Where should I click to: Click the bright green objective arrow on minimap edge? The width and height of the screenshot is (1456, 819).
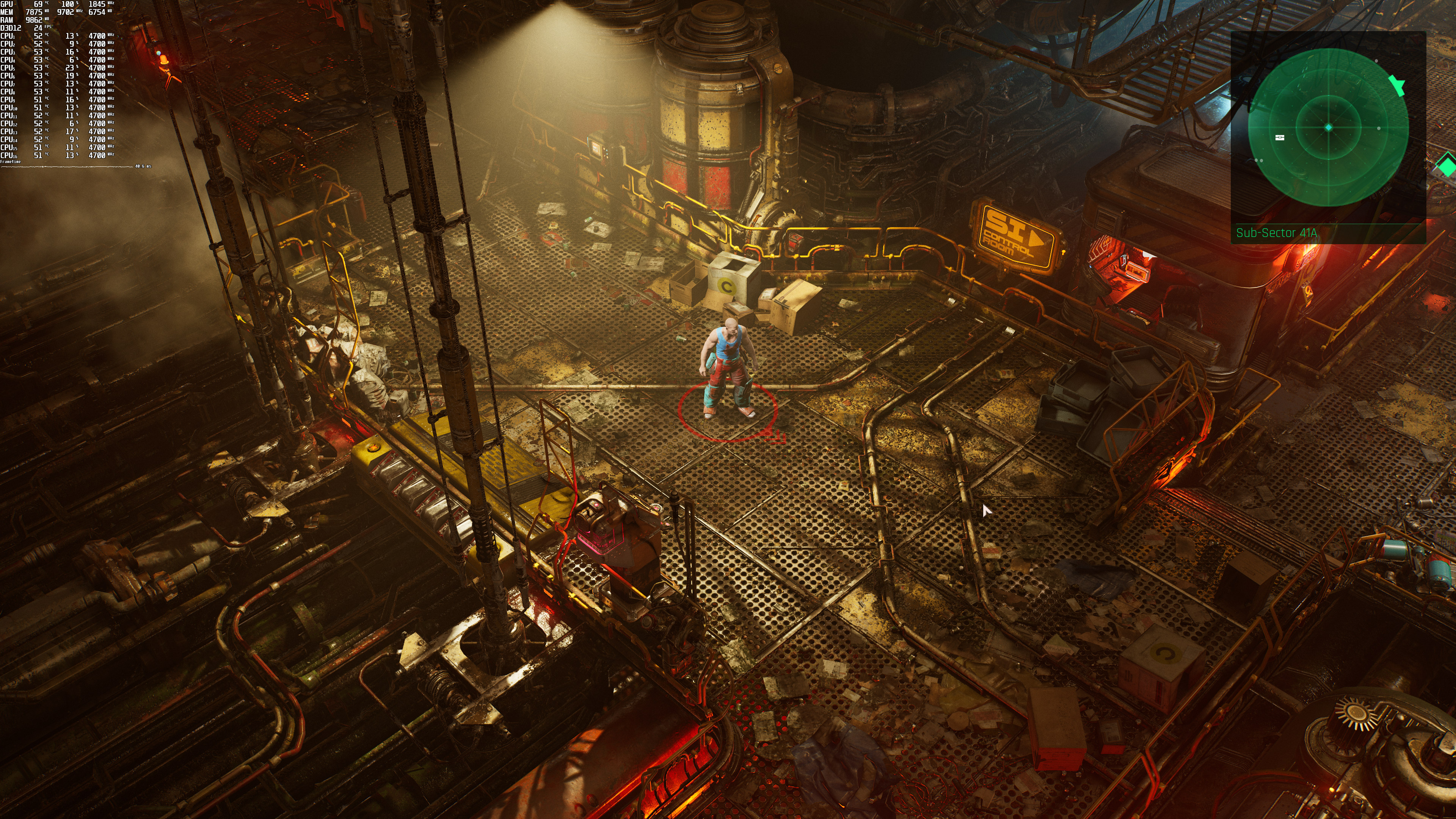(1397, 85)
